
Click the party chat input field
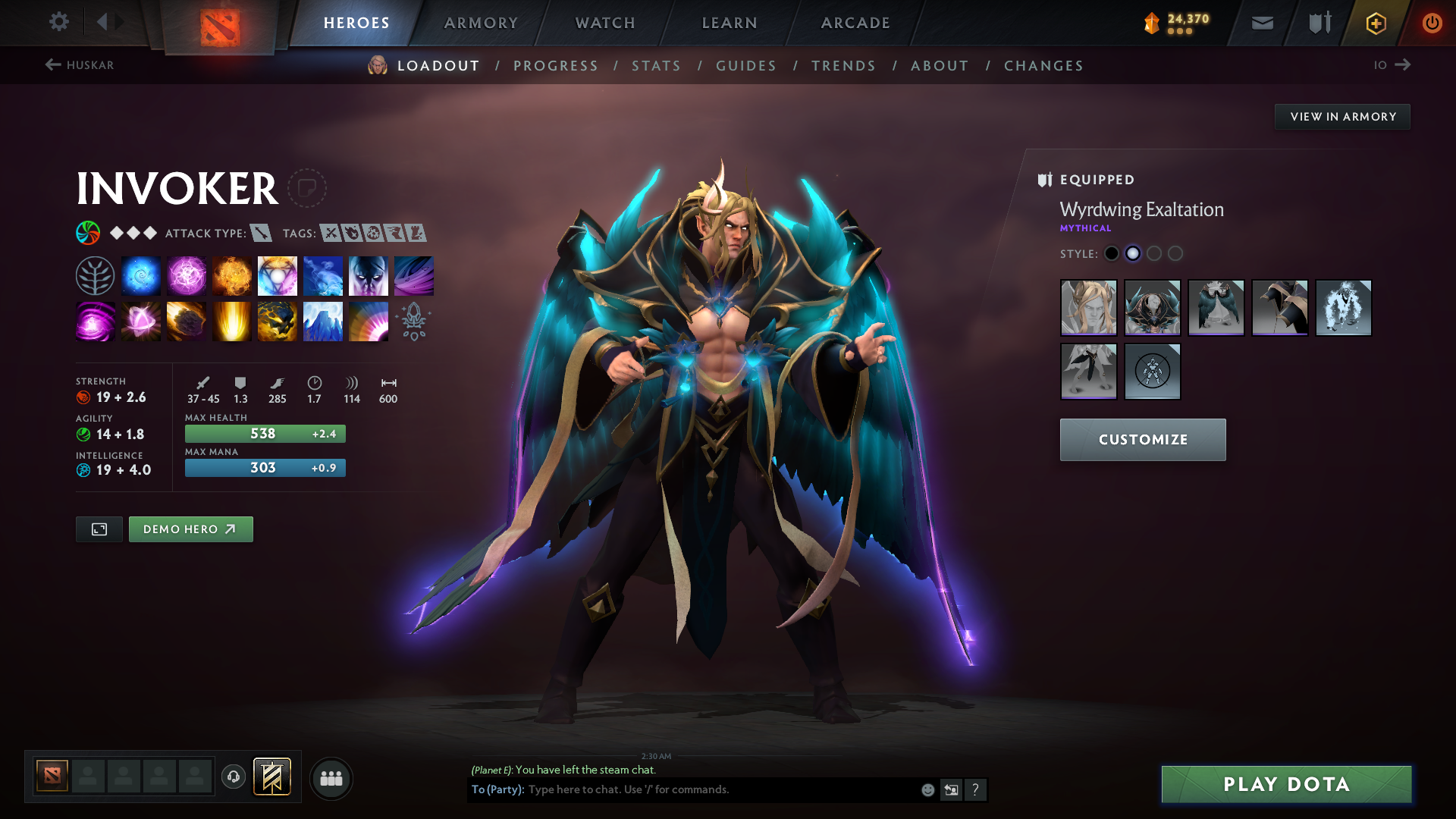point(682,789)
